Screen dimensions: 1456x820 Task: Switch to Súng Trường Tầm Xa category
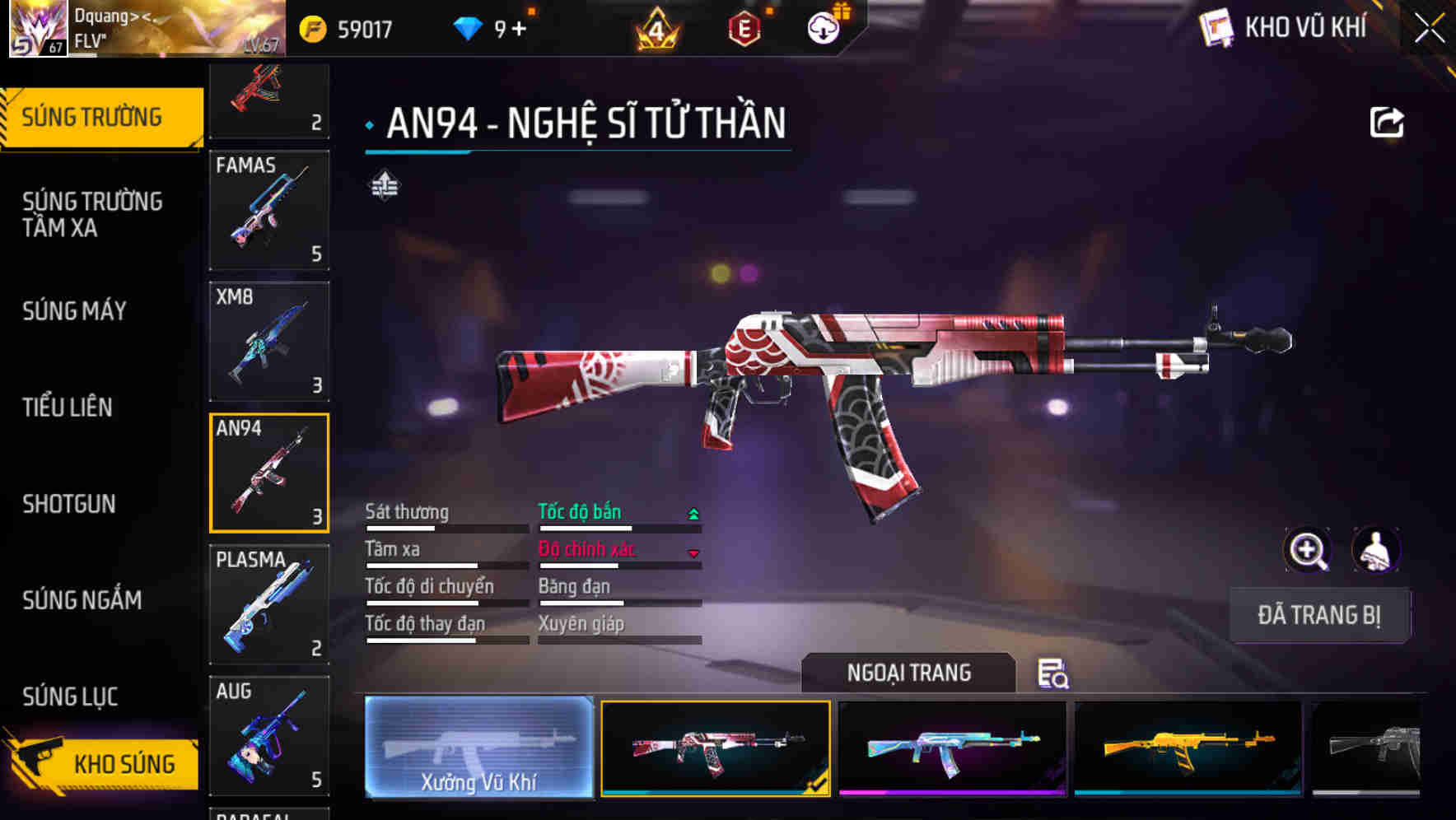[x=92, y=214]
